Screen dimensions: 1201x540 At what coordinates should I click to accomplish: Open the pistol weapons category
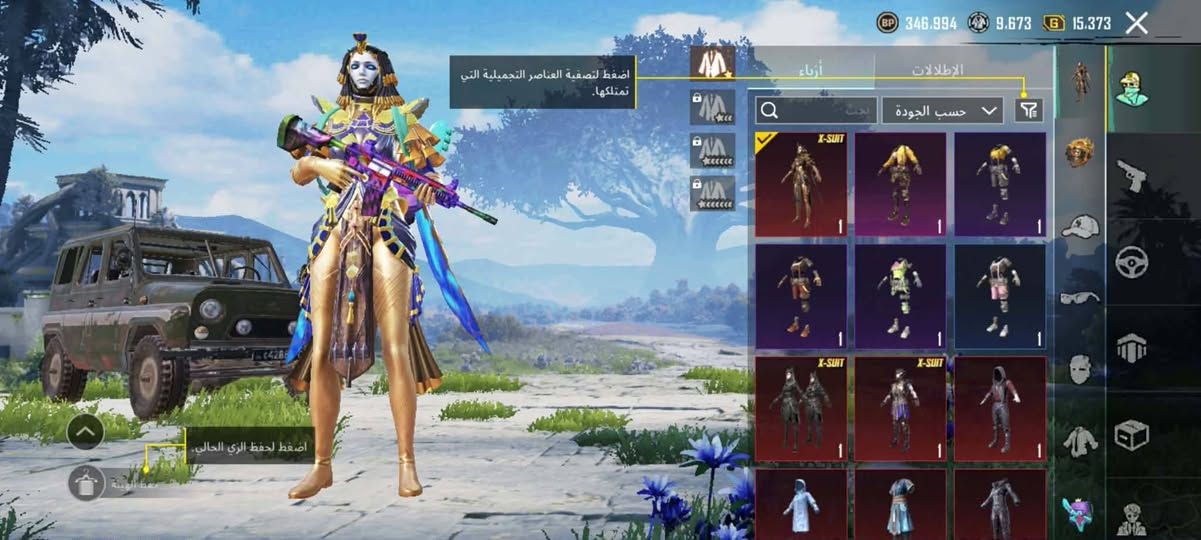coord(1131,176)
